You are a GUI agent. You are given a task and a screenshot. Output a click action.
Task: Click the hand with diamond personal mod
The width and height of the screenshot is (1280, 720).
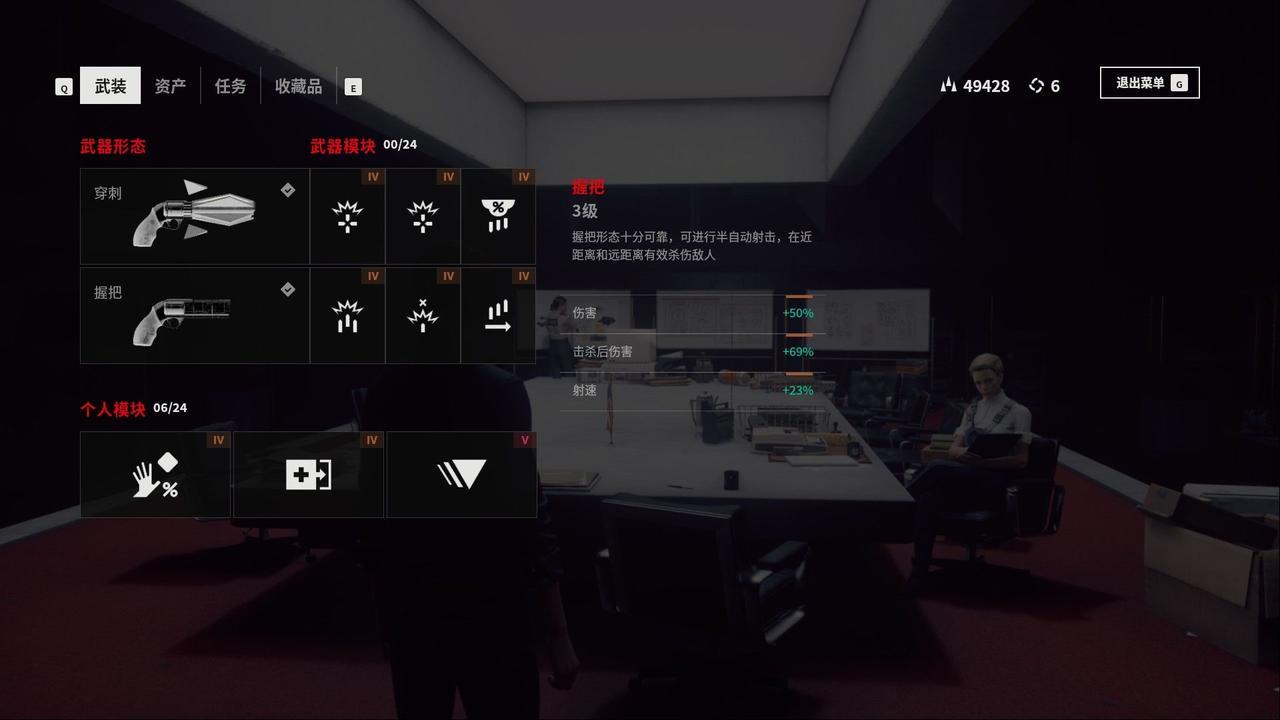(155, 474)
